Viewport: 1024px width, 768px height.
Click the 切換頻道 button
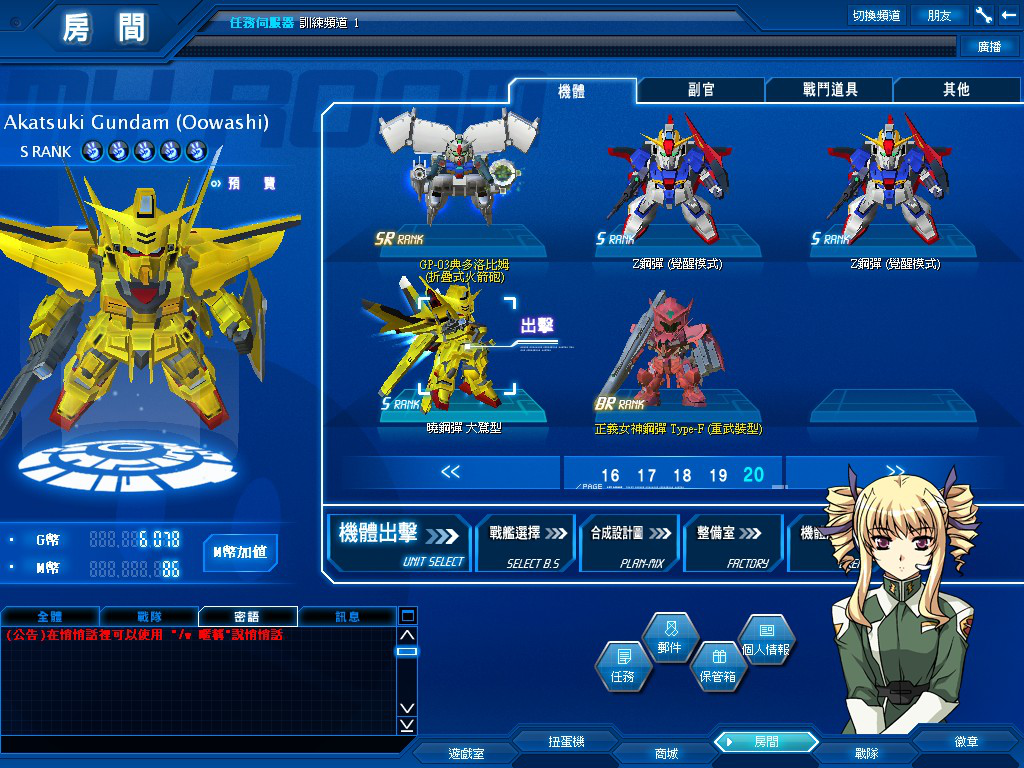pos(875,15)
